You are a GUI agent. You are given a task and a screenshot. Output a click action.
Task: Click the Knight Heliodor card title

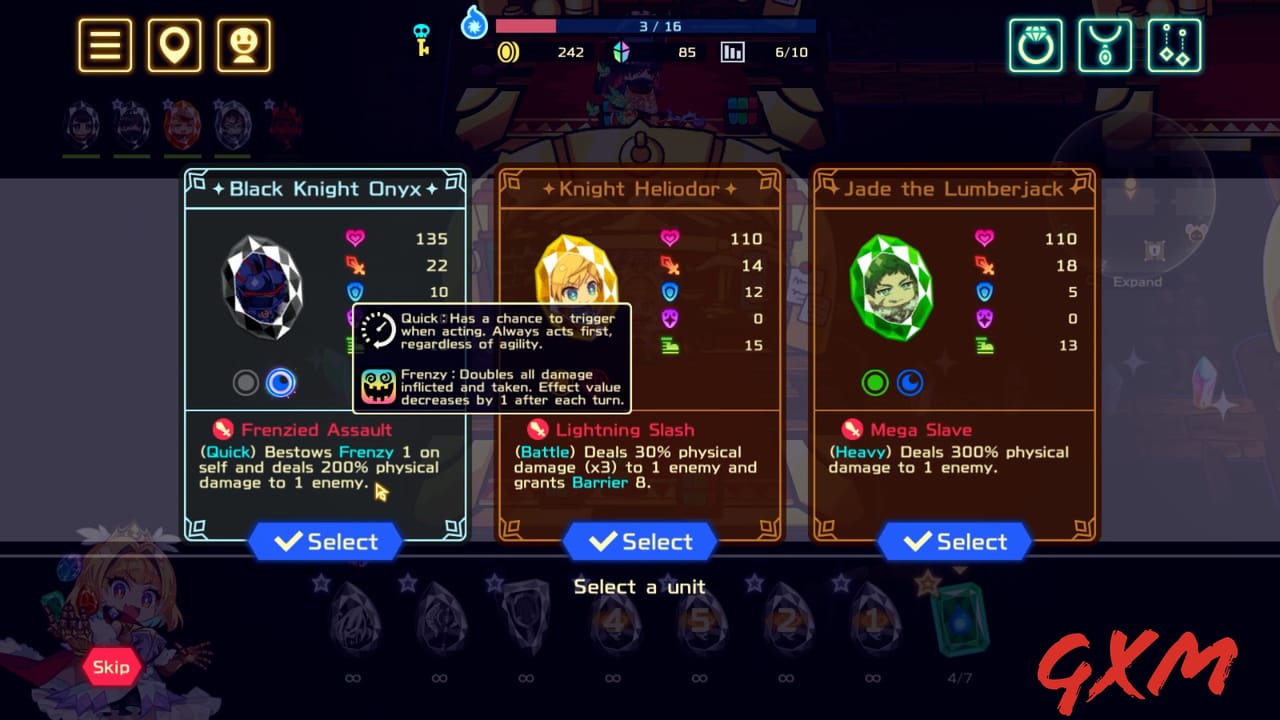pyautogui.click(x=640, y=188)
